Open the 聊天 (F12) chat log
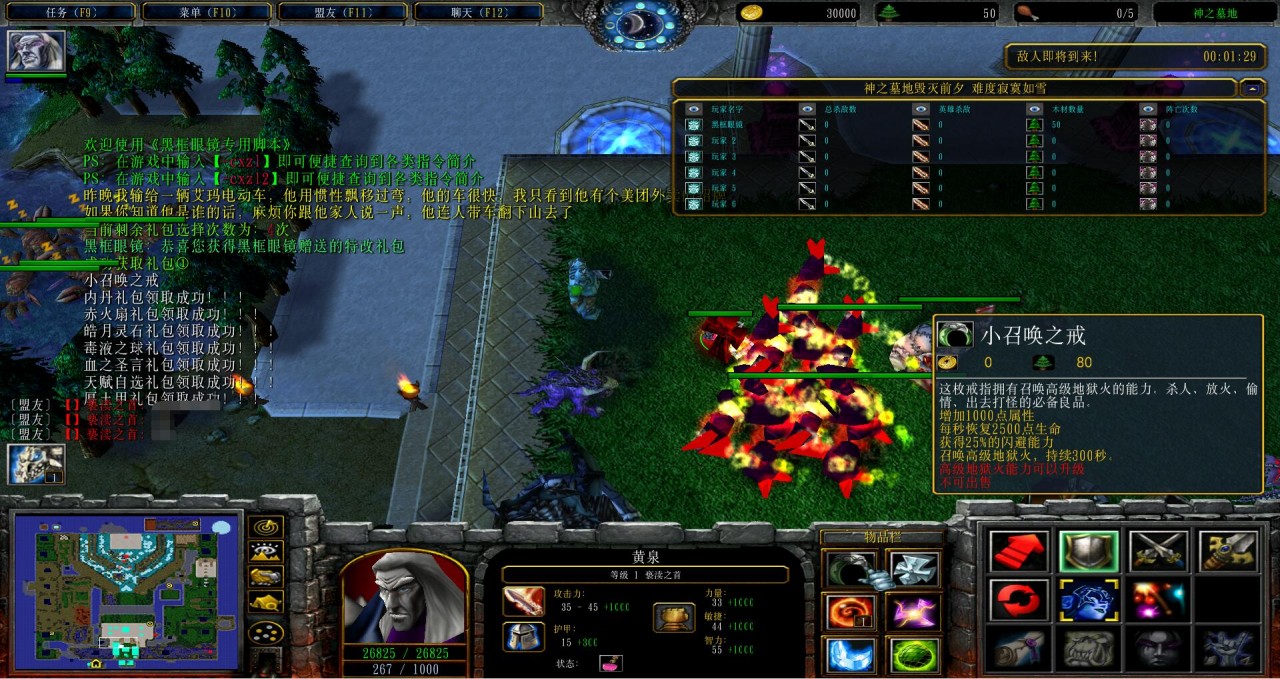Viewport: 1280px width, 679px height. [477, 13]
